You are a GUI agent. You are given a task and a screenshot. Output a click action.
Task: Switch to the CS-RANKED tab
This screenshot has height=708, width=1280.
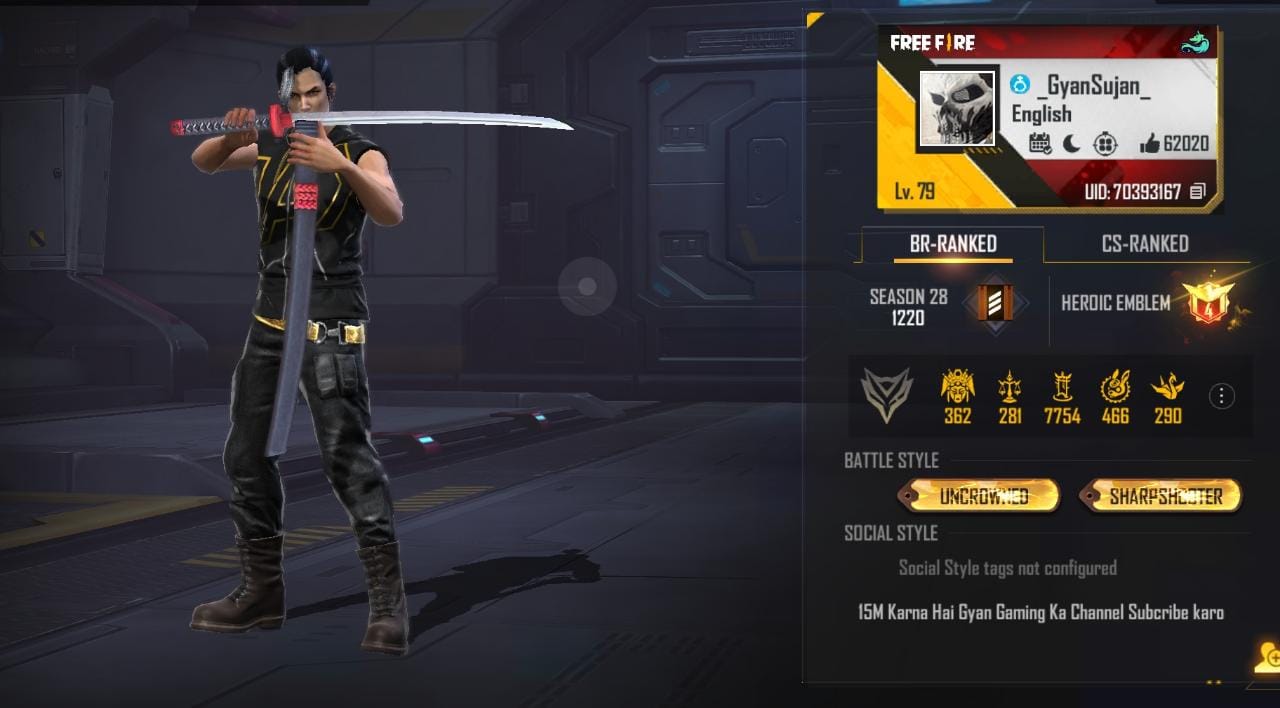1145,244
